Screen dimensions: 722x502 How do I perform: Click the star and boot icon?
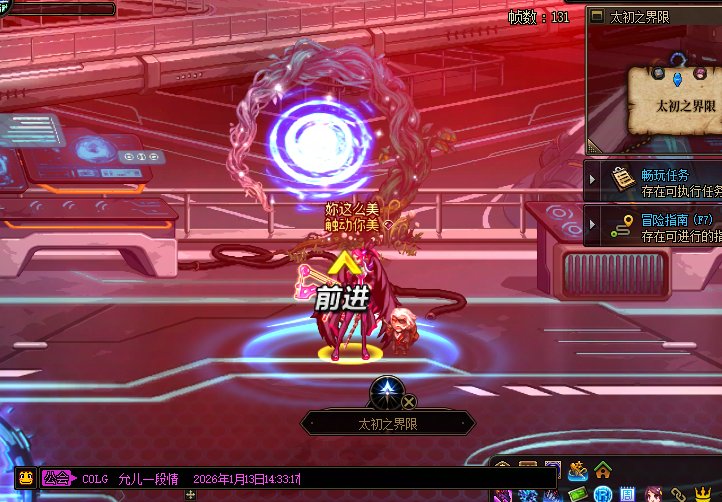pyautogui.click(x=578, y=469)
